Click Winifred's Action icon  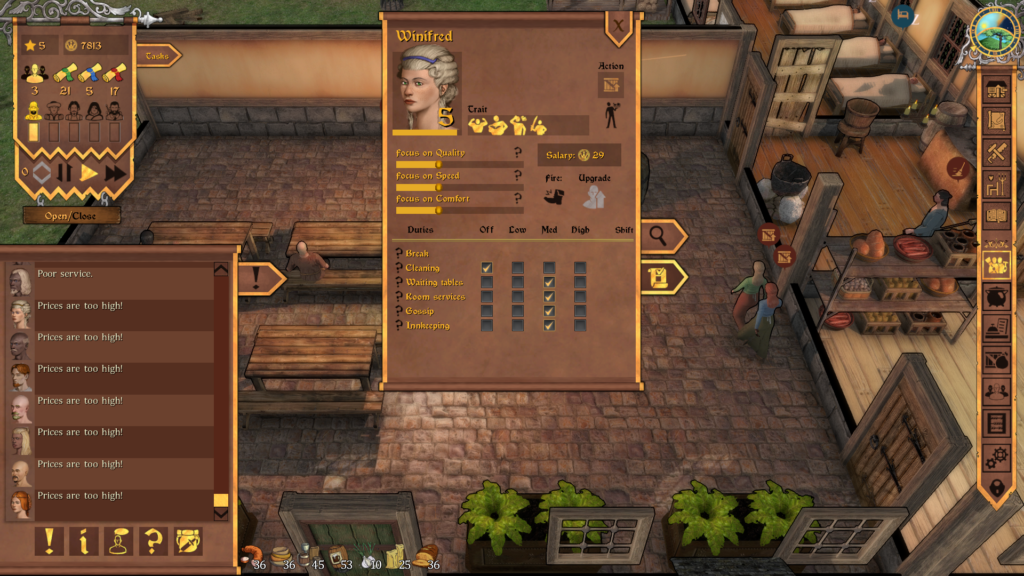click(x=608, y=86)
